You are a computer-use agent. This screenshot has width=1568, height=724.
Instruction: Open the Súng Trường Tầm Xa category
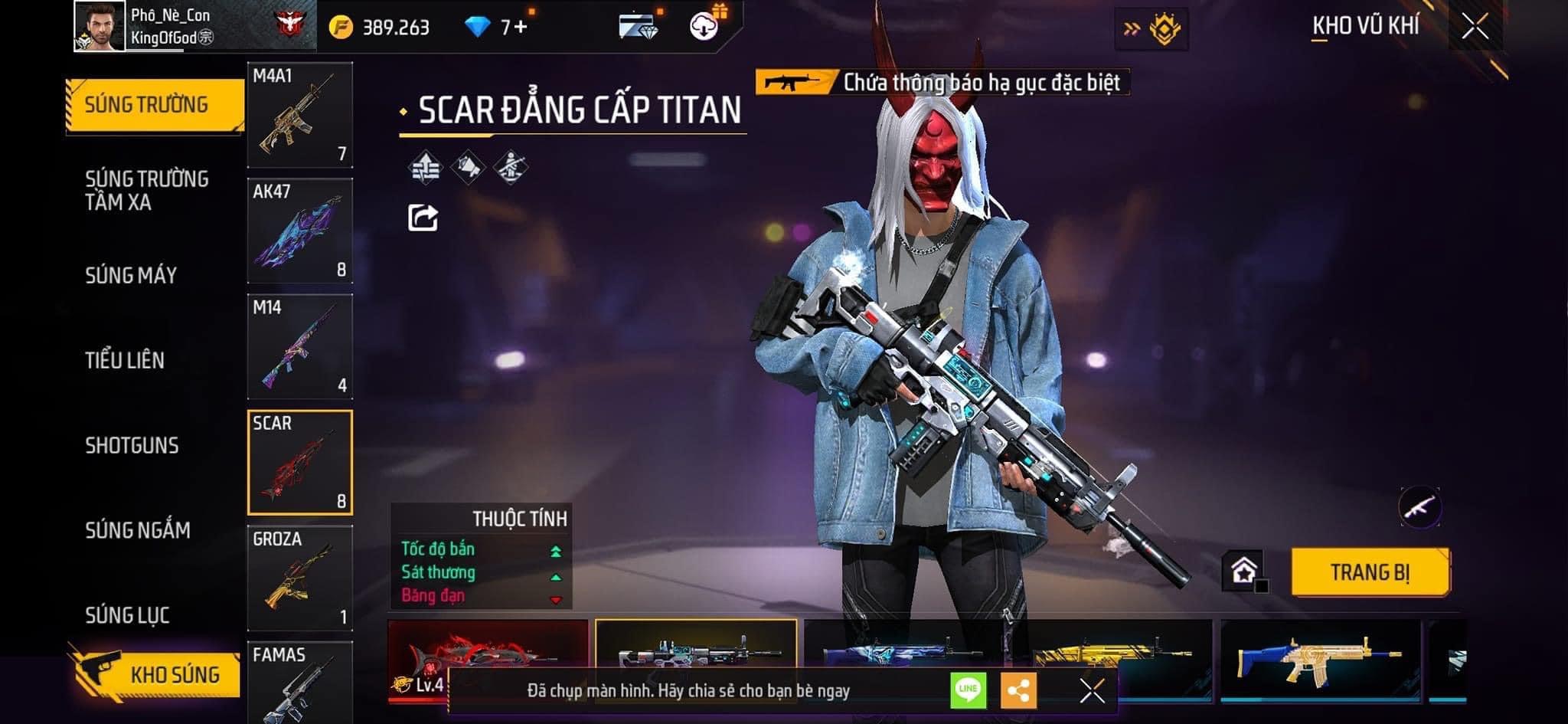(146, 191)
